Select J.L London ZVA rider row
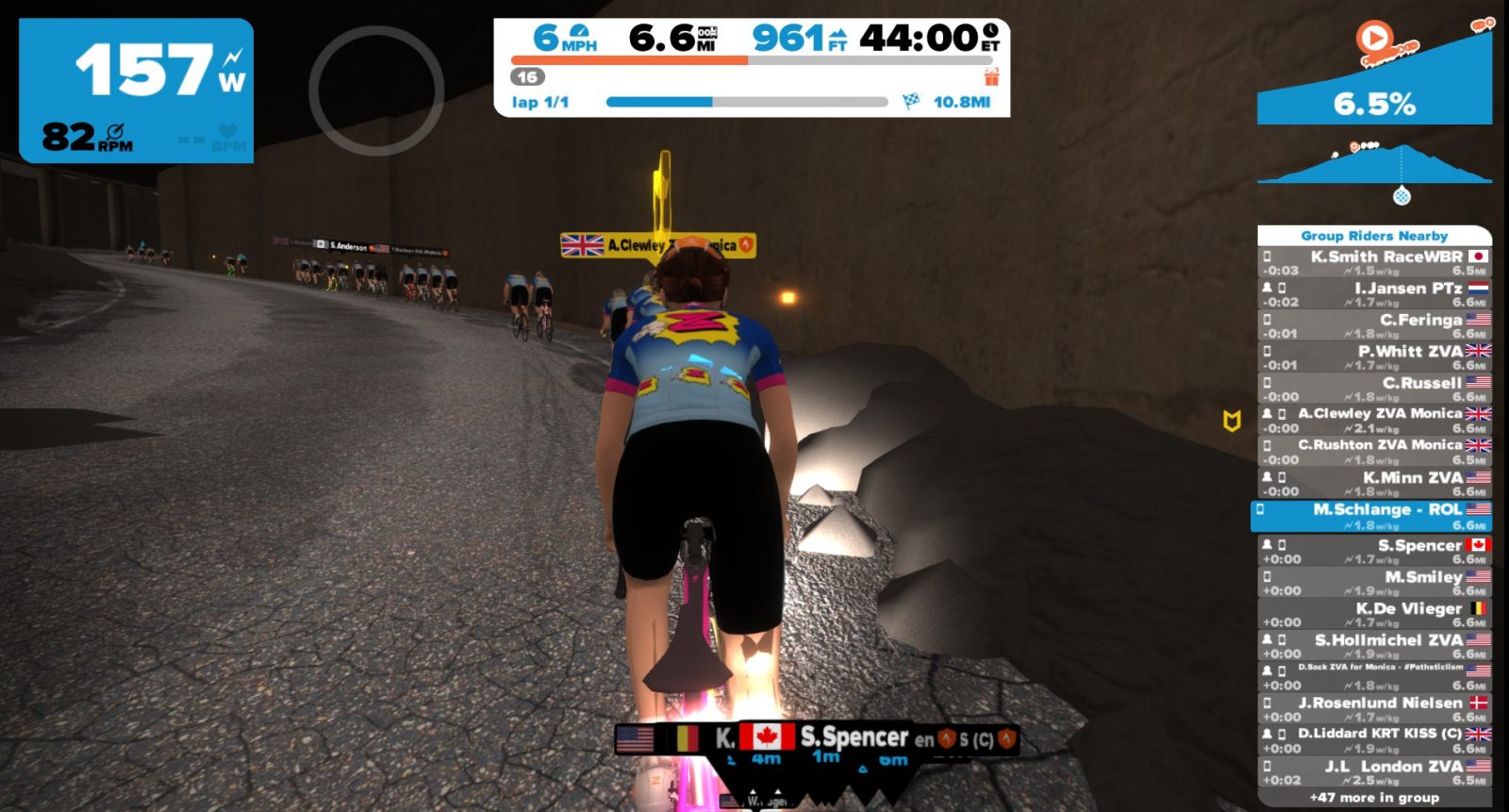This screenshot has height=812, width=1509. (x=1374, y=772)
